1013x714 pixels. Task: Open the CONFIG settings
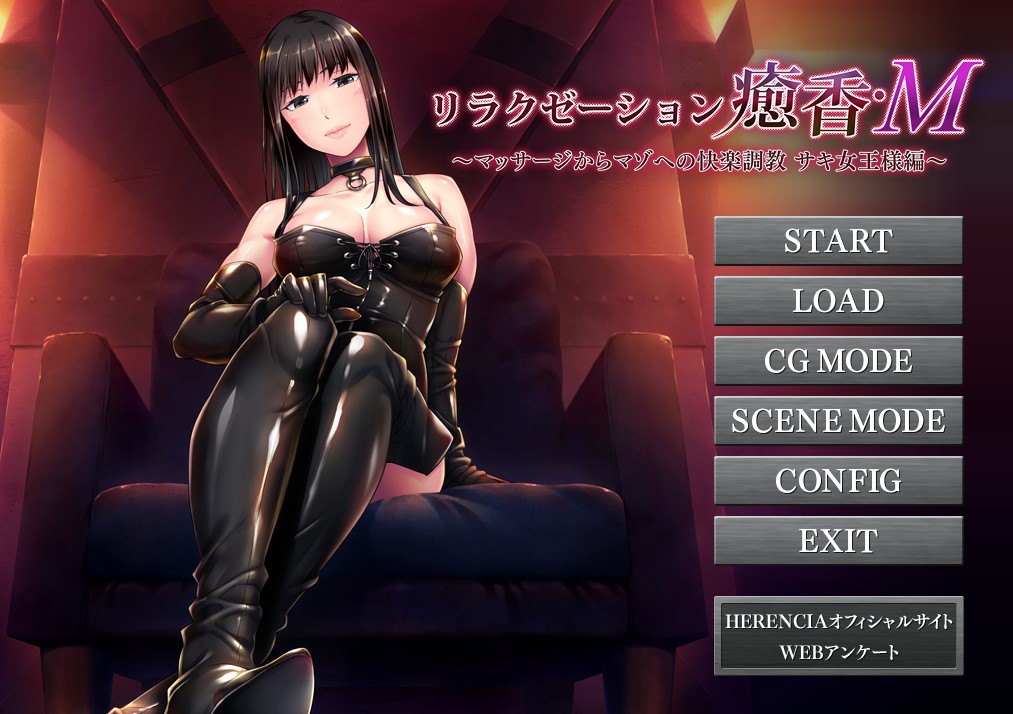click(x=838, y=481)
